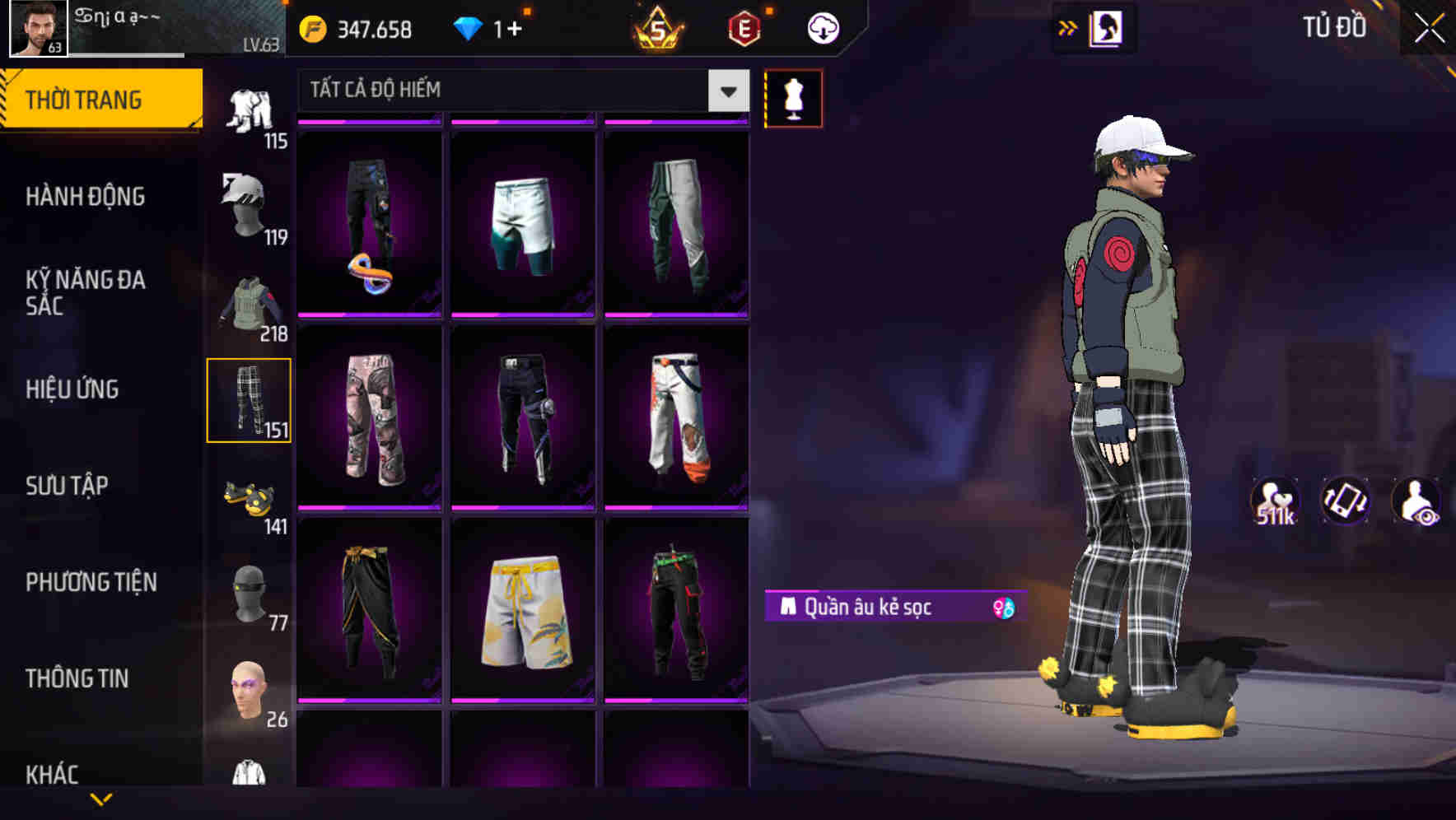This screenshot has width=1456, height=820.
Task: Select the vest category icon showing 218 items
Action: pyautogui.click(x=247, y=305)
